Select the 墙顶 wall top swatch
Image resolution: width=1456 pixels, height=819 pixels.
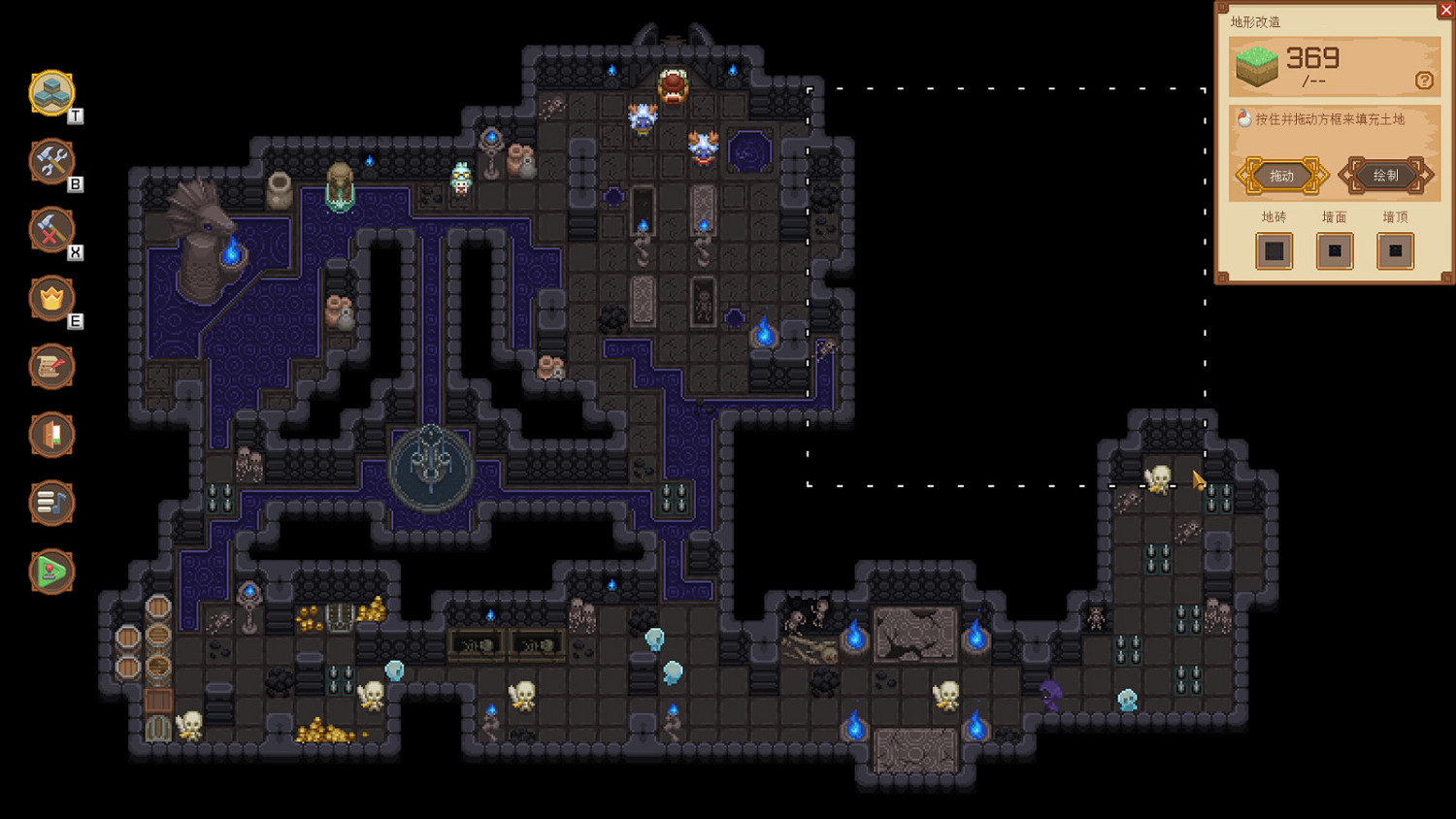pos(1395,251)
